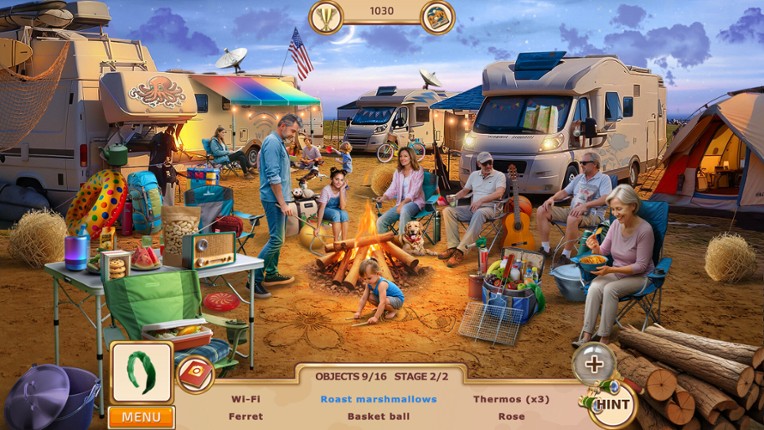Click 'Rose' in the object list

(x=511, y=416)
